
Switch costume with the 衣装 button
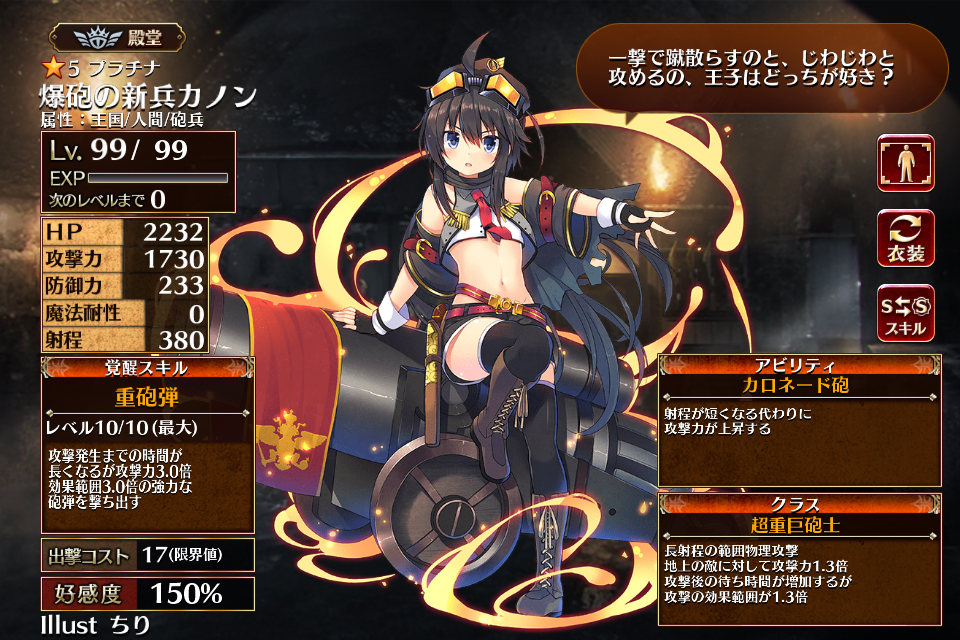point(905,238)
